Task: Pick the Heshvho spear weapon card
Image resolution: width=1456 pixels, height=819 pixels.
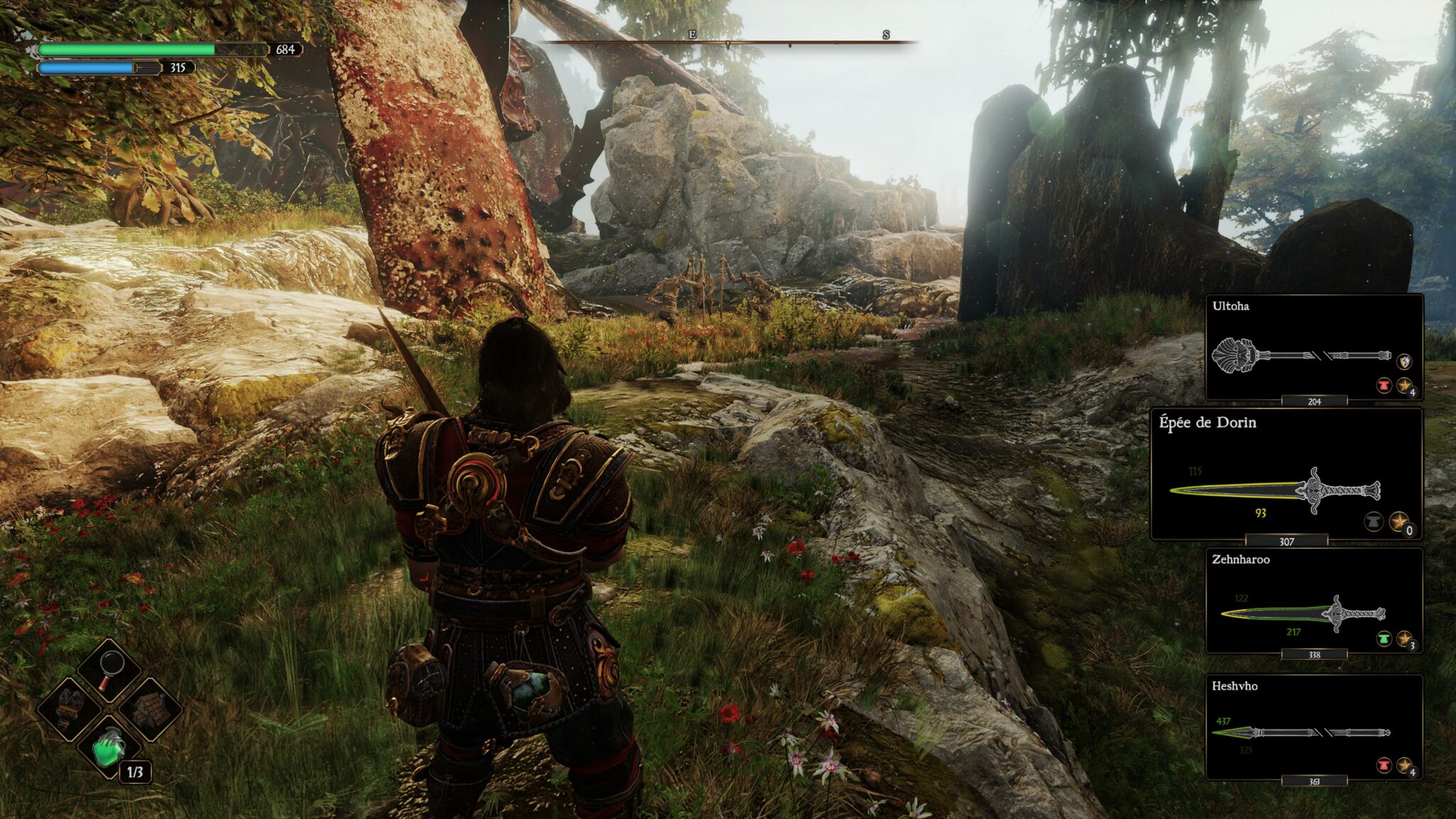Action: (1314, 727)
